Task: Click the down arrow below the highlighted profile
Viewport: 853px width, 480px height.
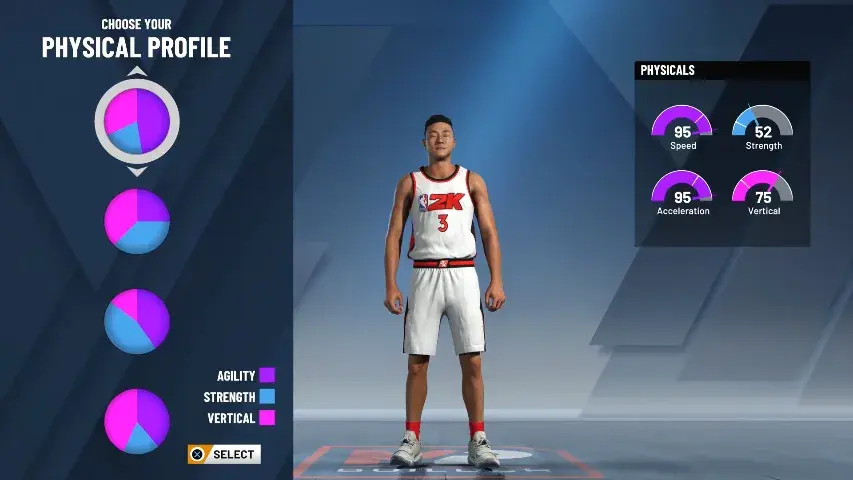Action: (x=137, y=171)
